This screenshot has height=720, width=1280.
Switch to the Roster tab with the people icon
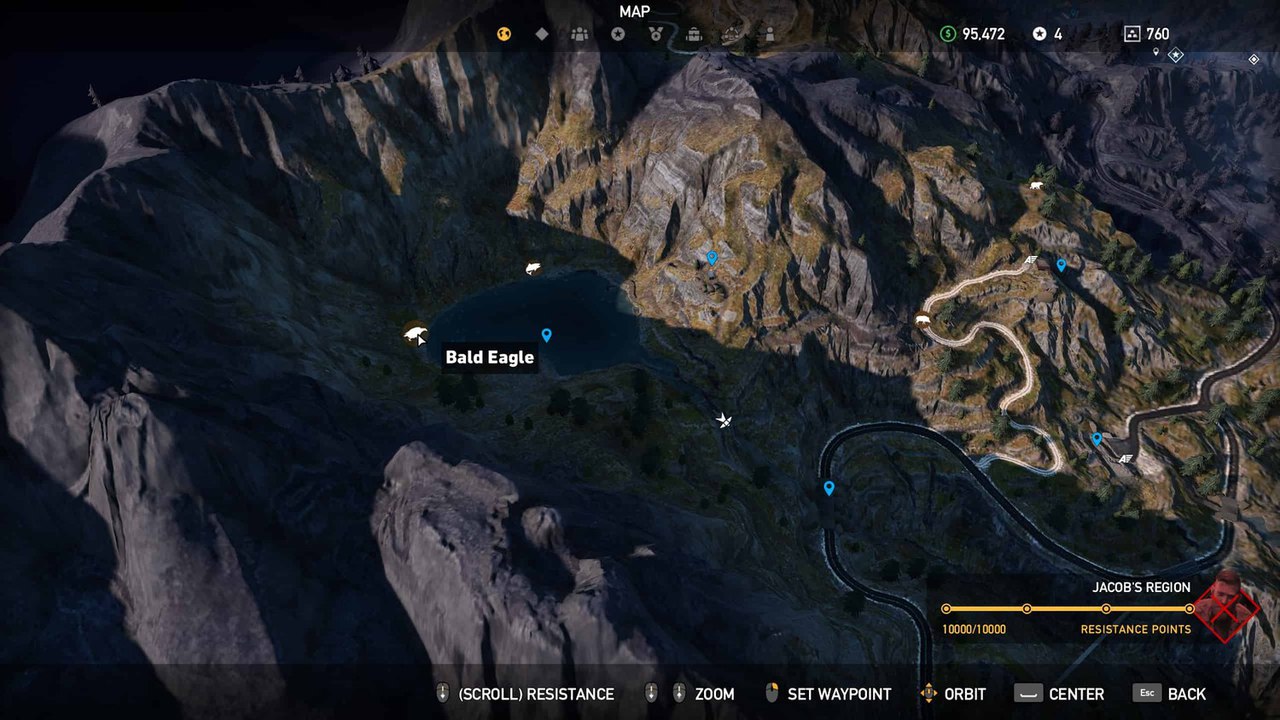pos(580,34)
